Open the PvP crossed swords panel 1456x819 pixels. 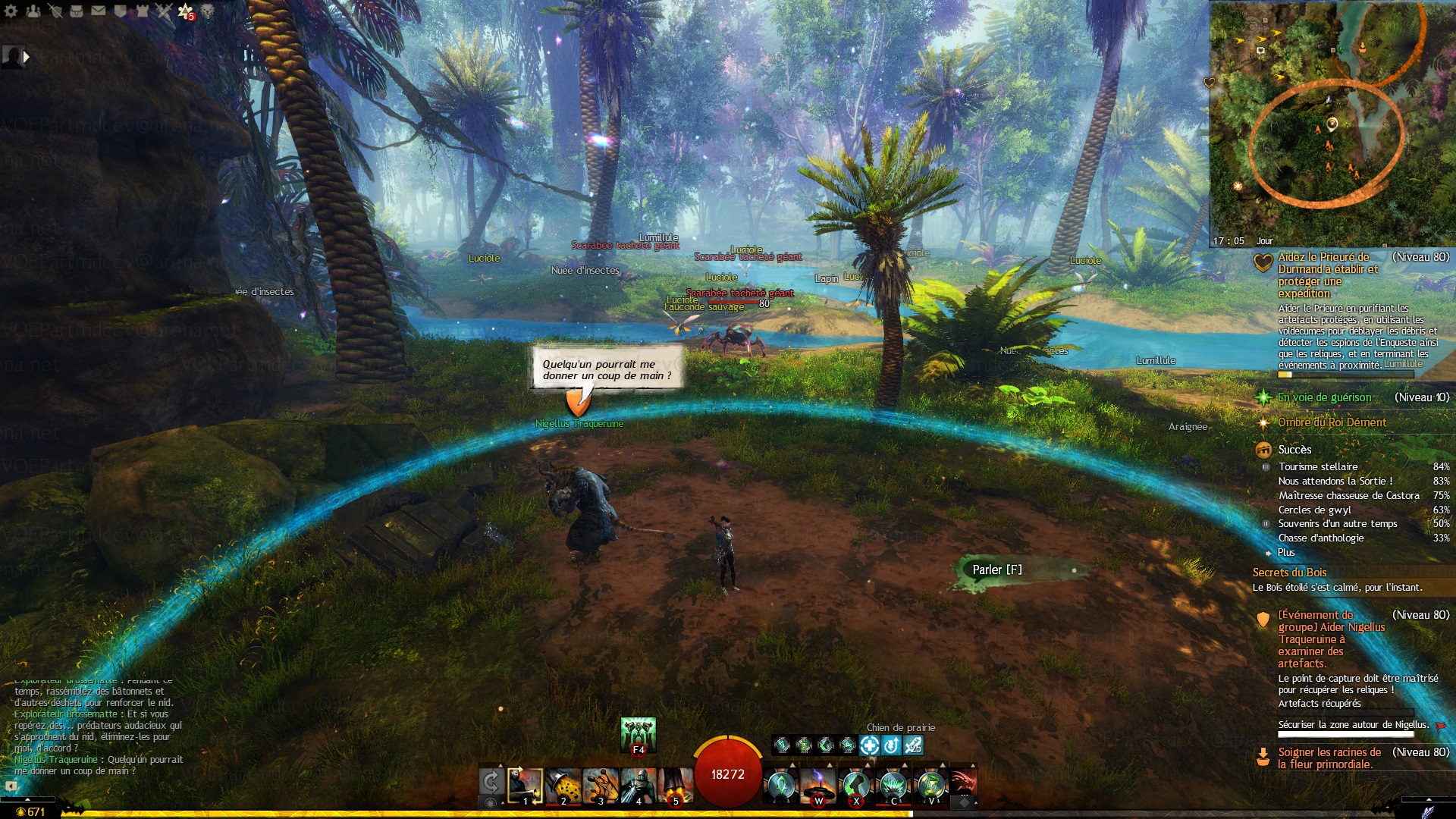coord(164,11)
